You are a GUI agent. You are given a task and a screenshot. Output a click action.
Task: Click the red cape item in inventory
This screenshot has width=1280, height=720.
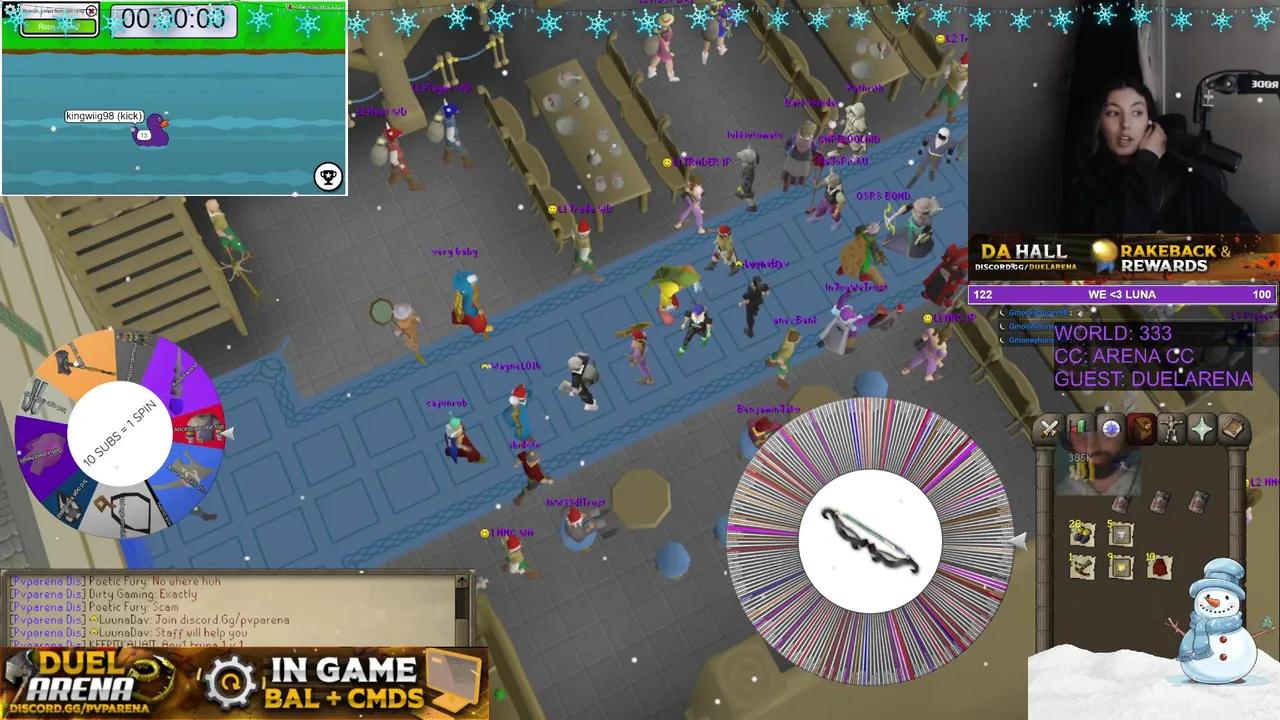tap(1158, 566)
